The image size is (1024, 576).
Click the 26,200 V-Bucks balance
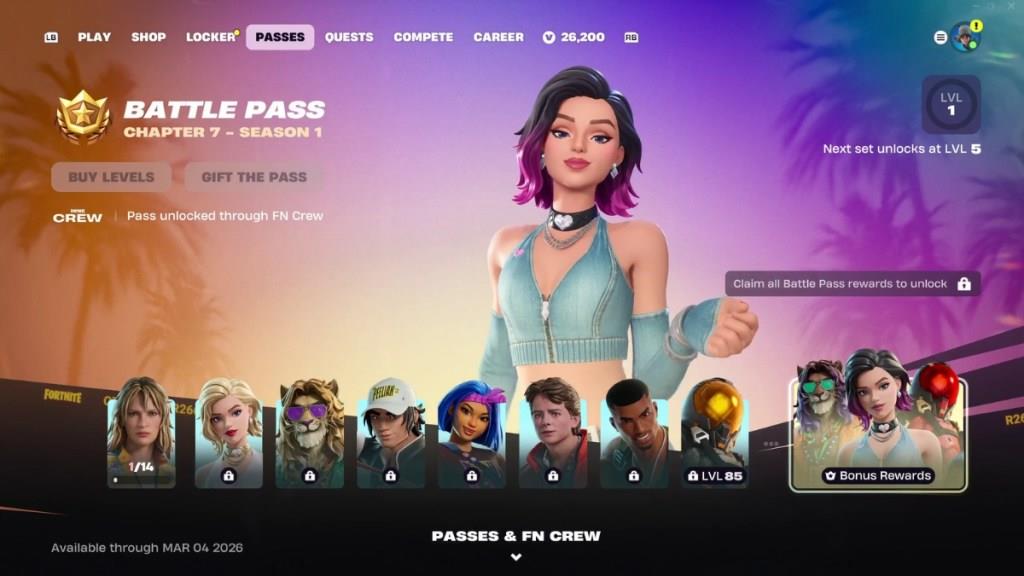574,37
